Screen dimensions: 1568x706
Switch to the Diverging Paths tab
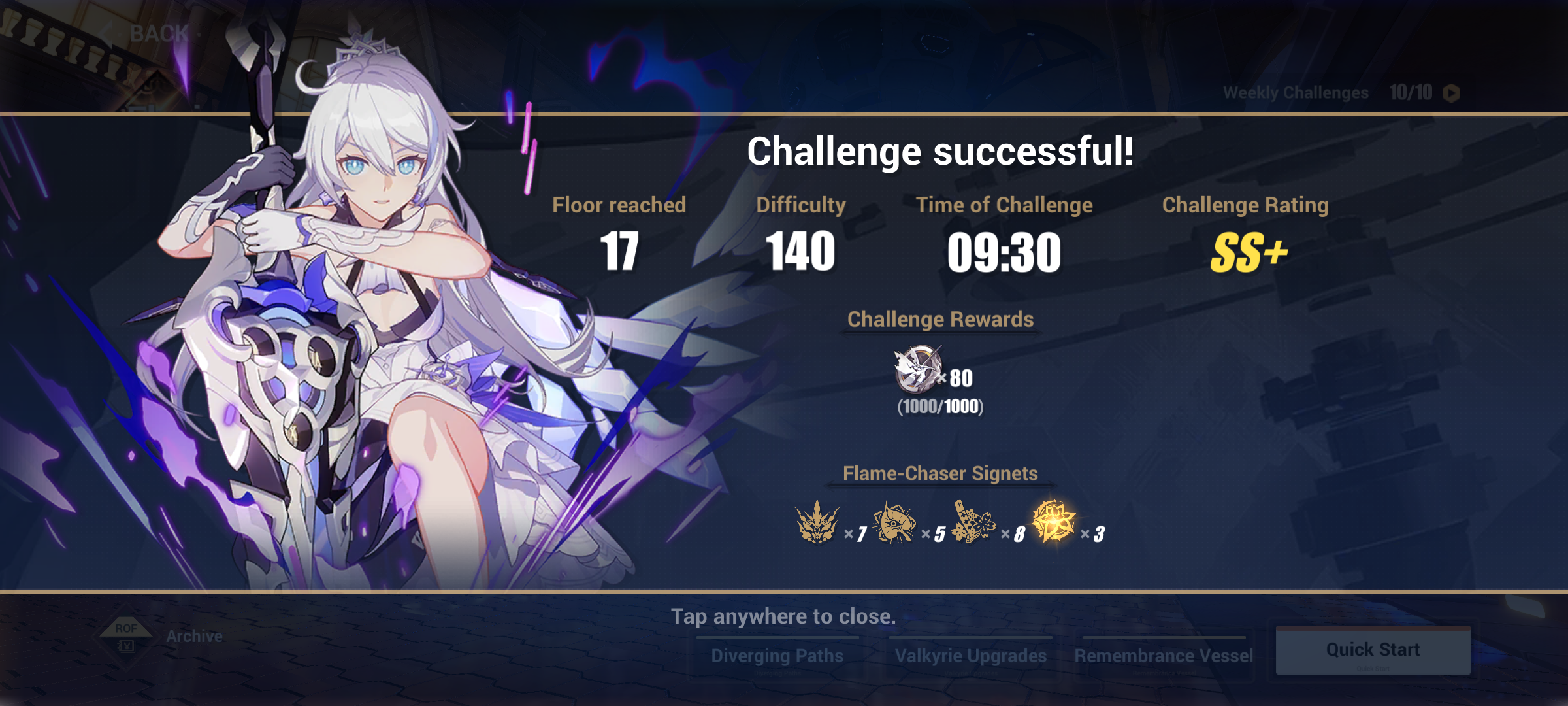tap(777, 654)
